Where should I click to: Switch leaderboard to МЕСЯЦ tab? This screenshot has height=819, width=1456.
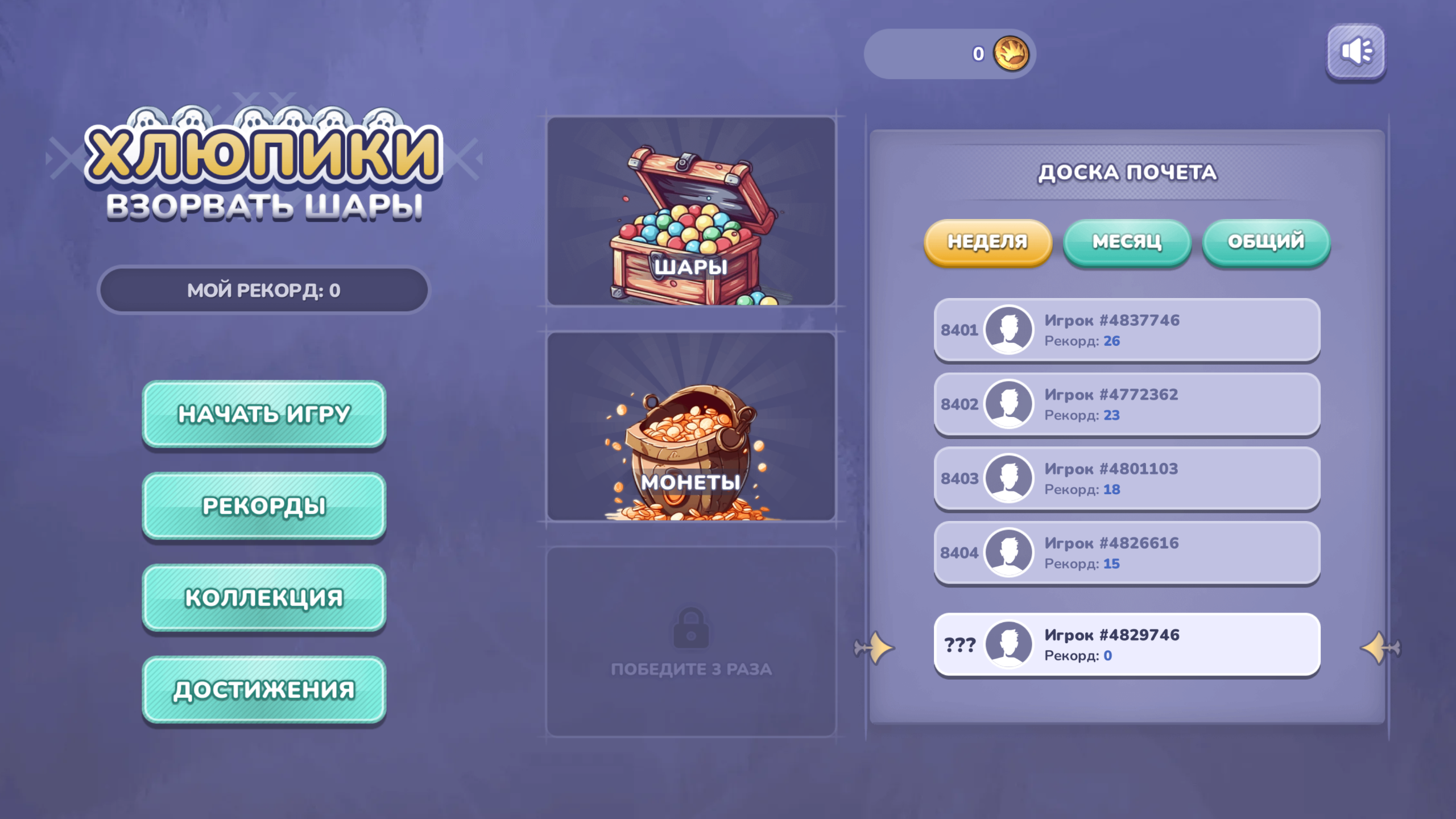coord(1127,242)
